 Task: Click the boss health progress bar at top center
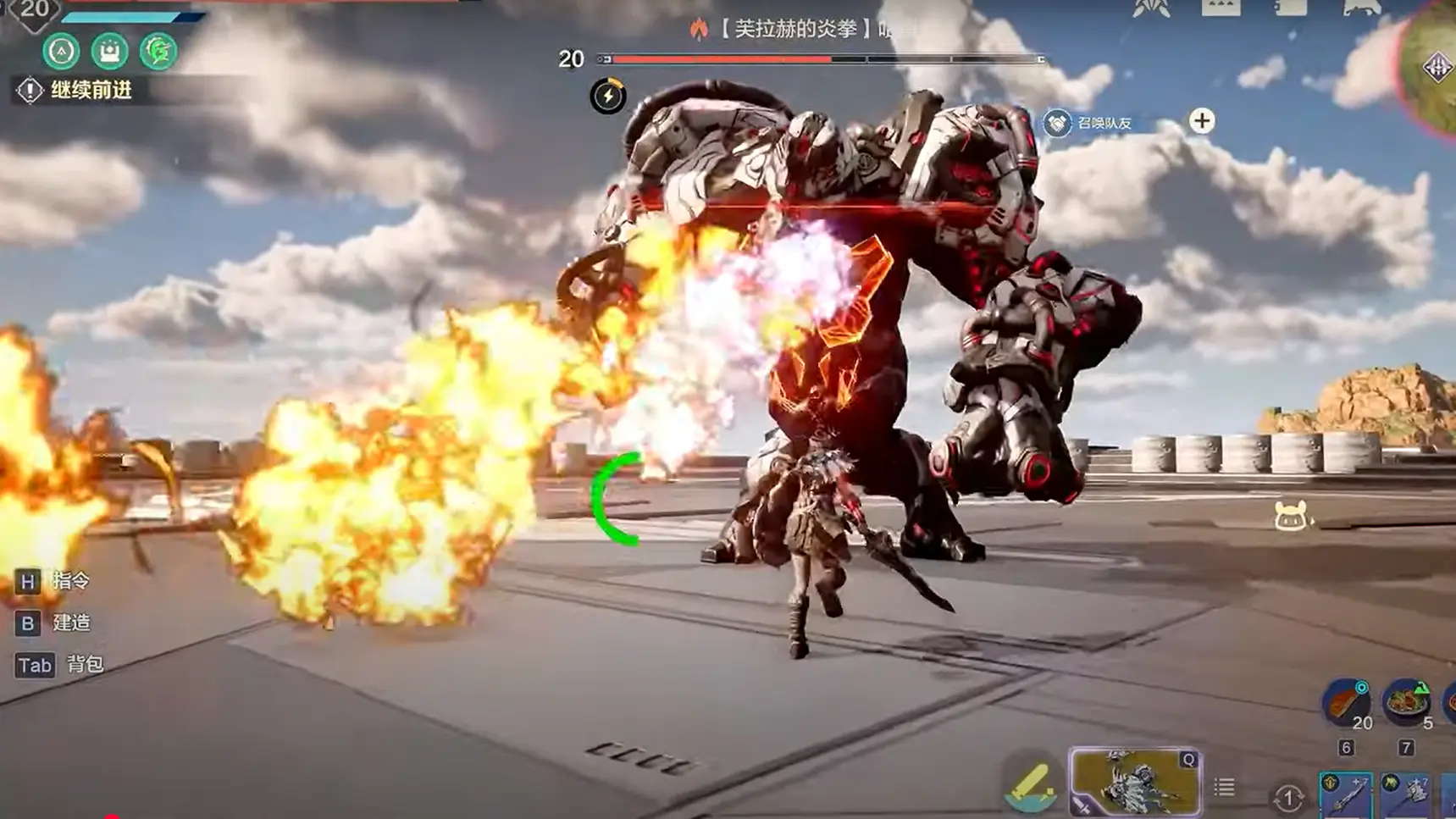point(817,59)
